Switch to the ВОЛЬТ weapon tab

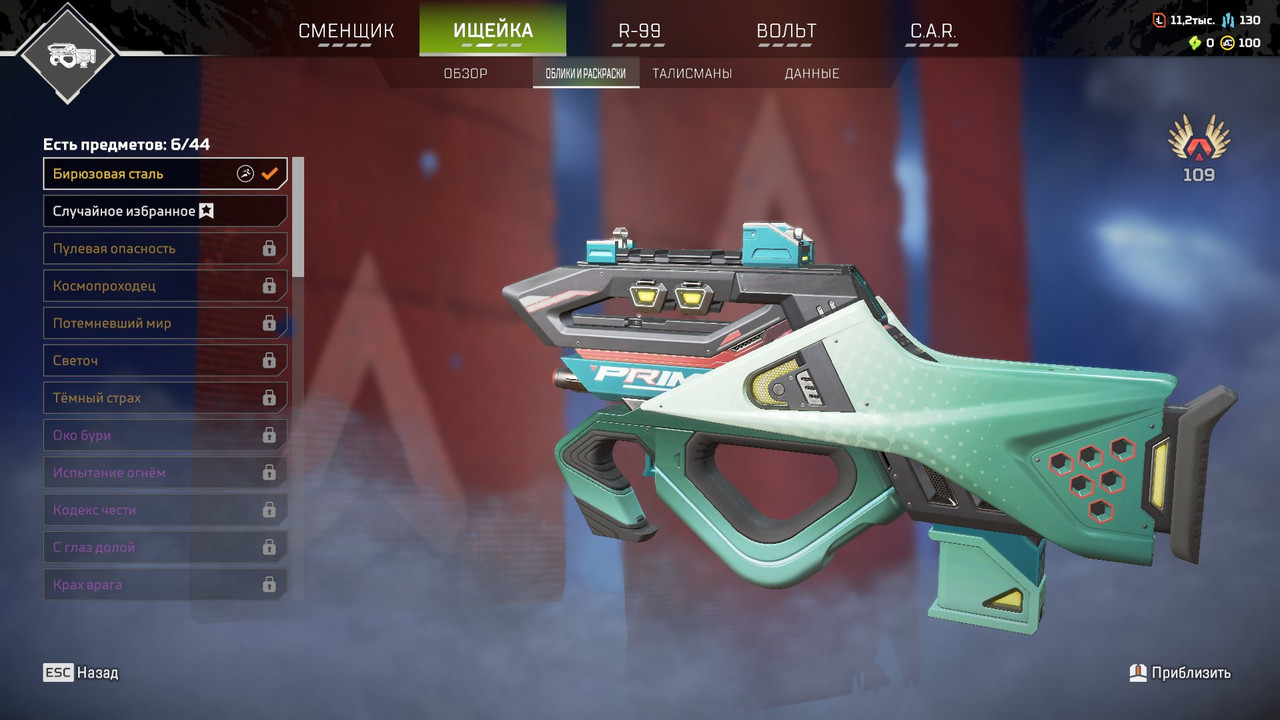(x=786, y=31)
